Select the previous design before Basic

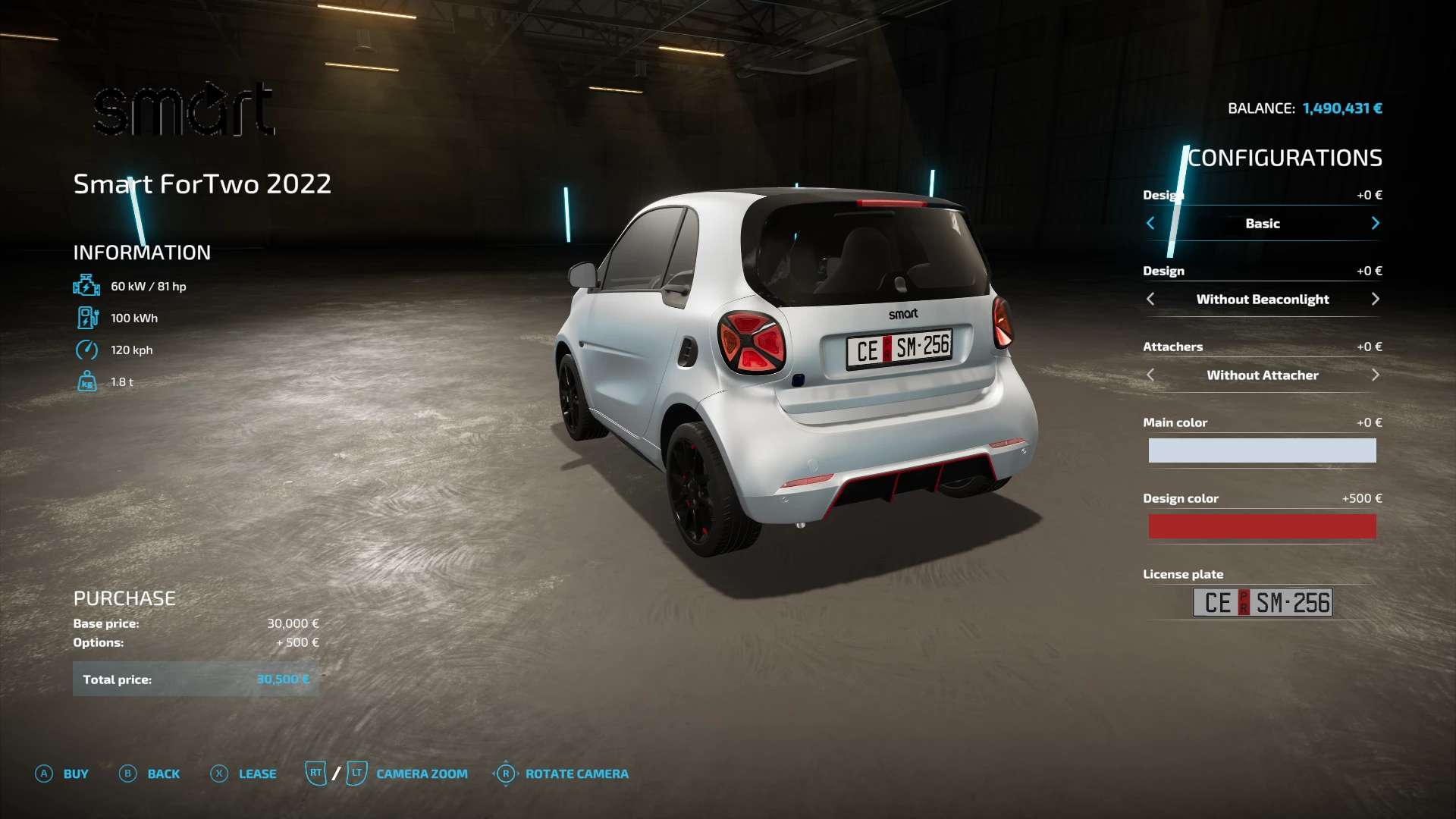[x=1150, y=224]
